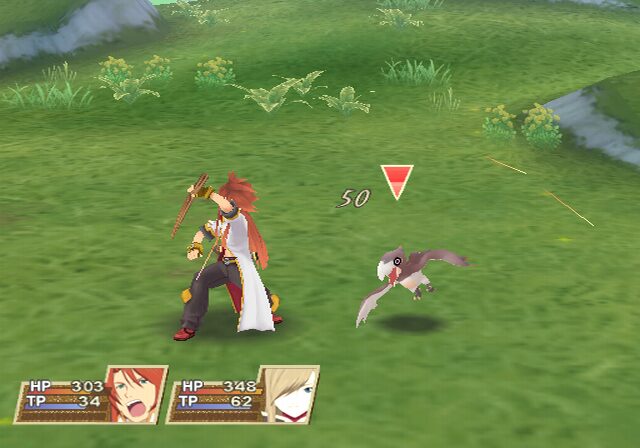Click the red triangle target cursor
640x448 pixels.
tap(397, 181)
